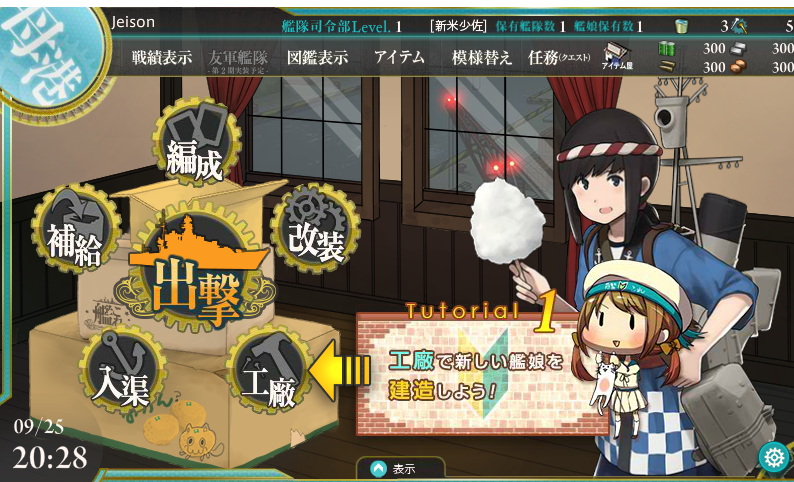Show the 戦績表示 battle records
This screenshot has height=482, width=794.
pyautogui.click(x=162, y=58)
